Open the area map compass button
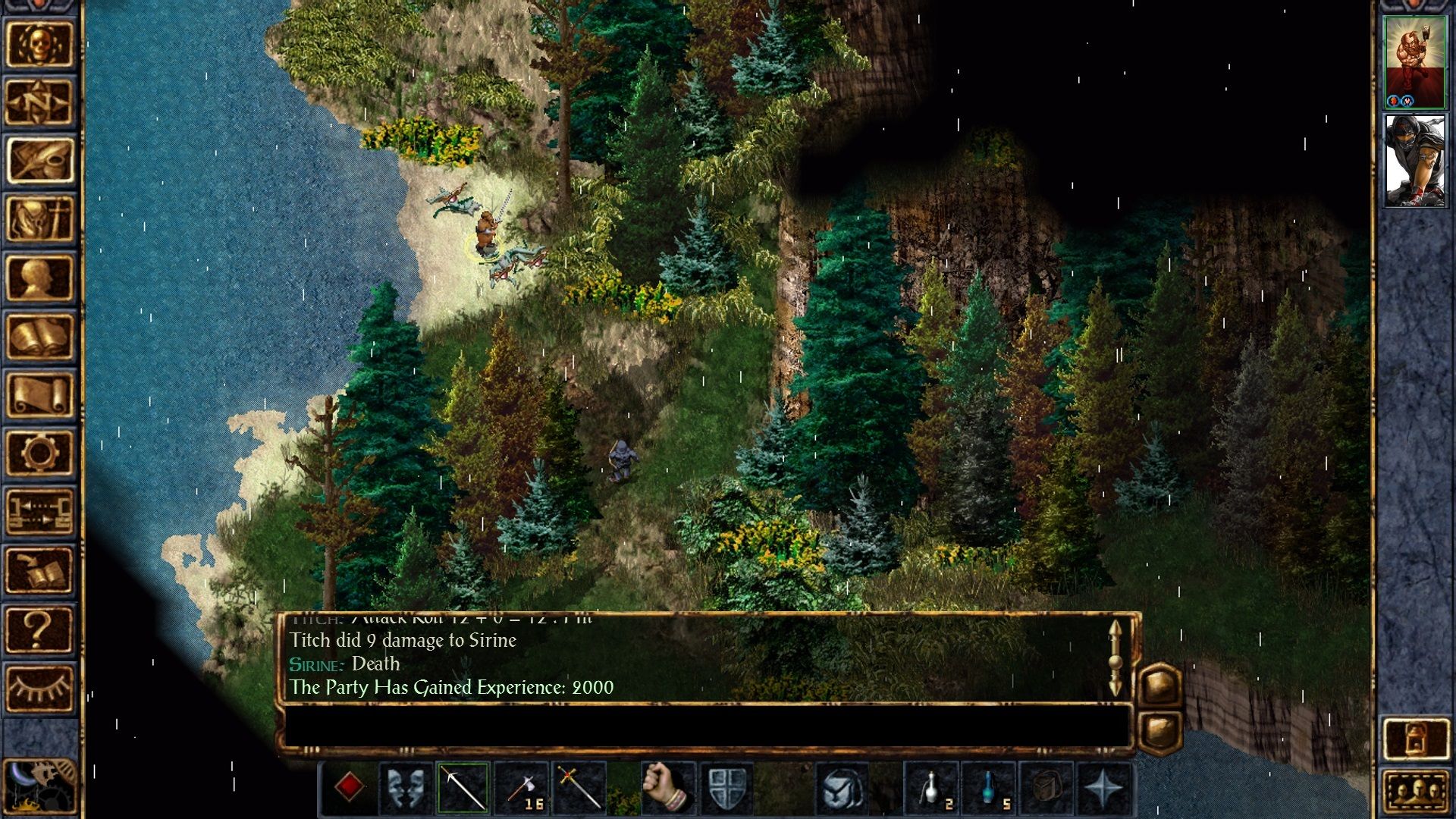The width and height of the screenshot is (1456, 819). 39,102
